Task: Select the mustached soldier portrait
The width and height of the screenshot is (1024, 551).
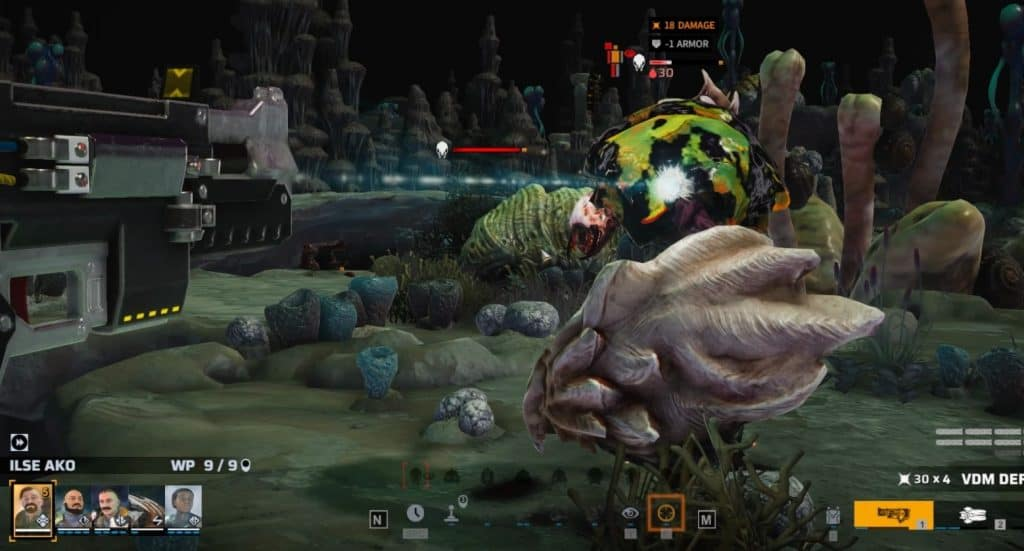Action: pos(110,507)
